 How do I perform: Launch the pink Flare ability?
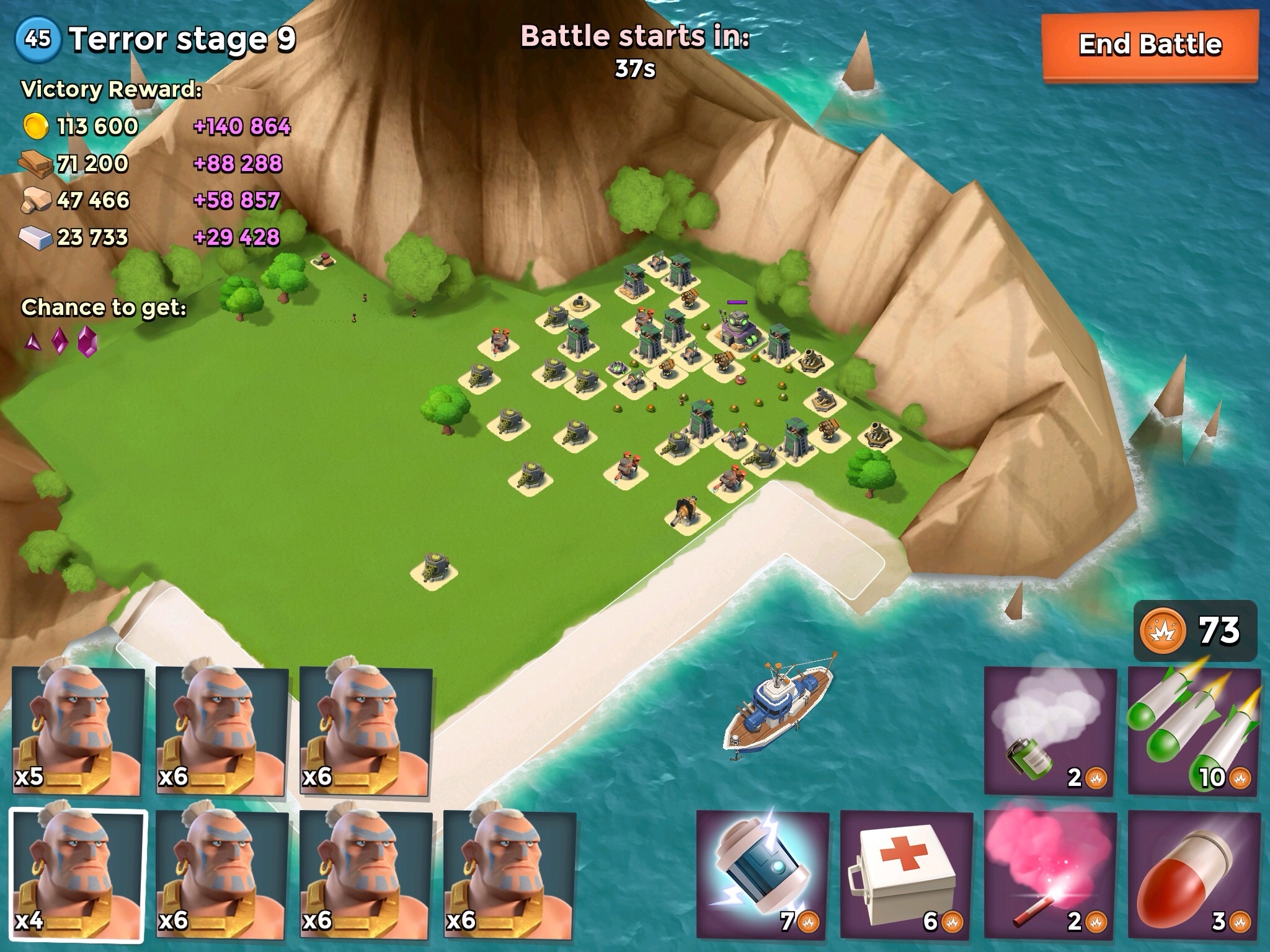point(1050,875)
